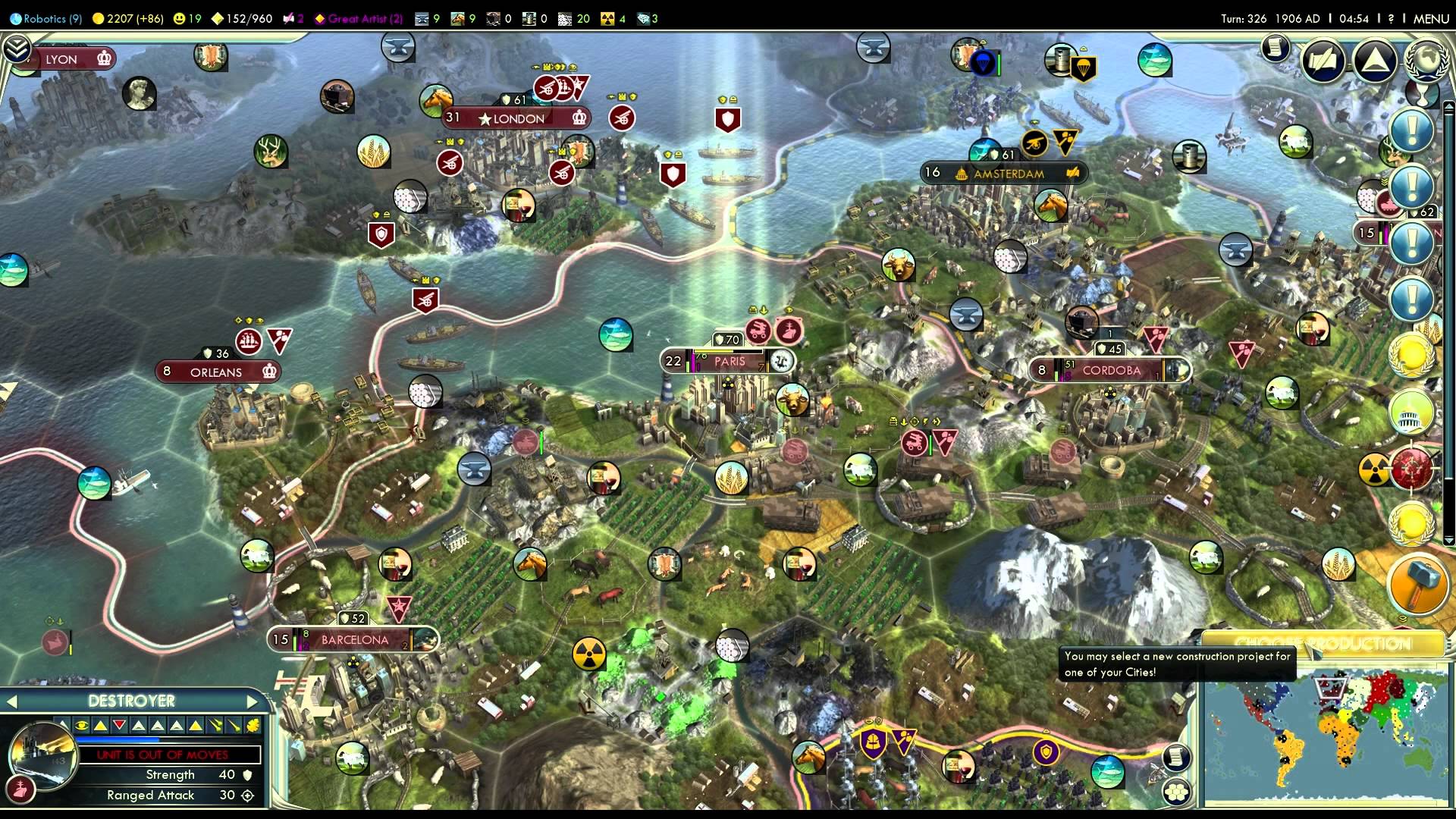Select the London city banner
Screen dimensions: 1456x819
click(x=518, y=118)
